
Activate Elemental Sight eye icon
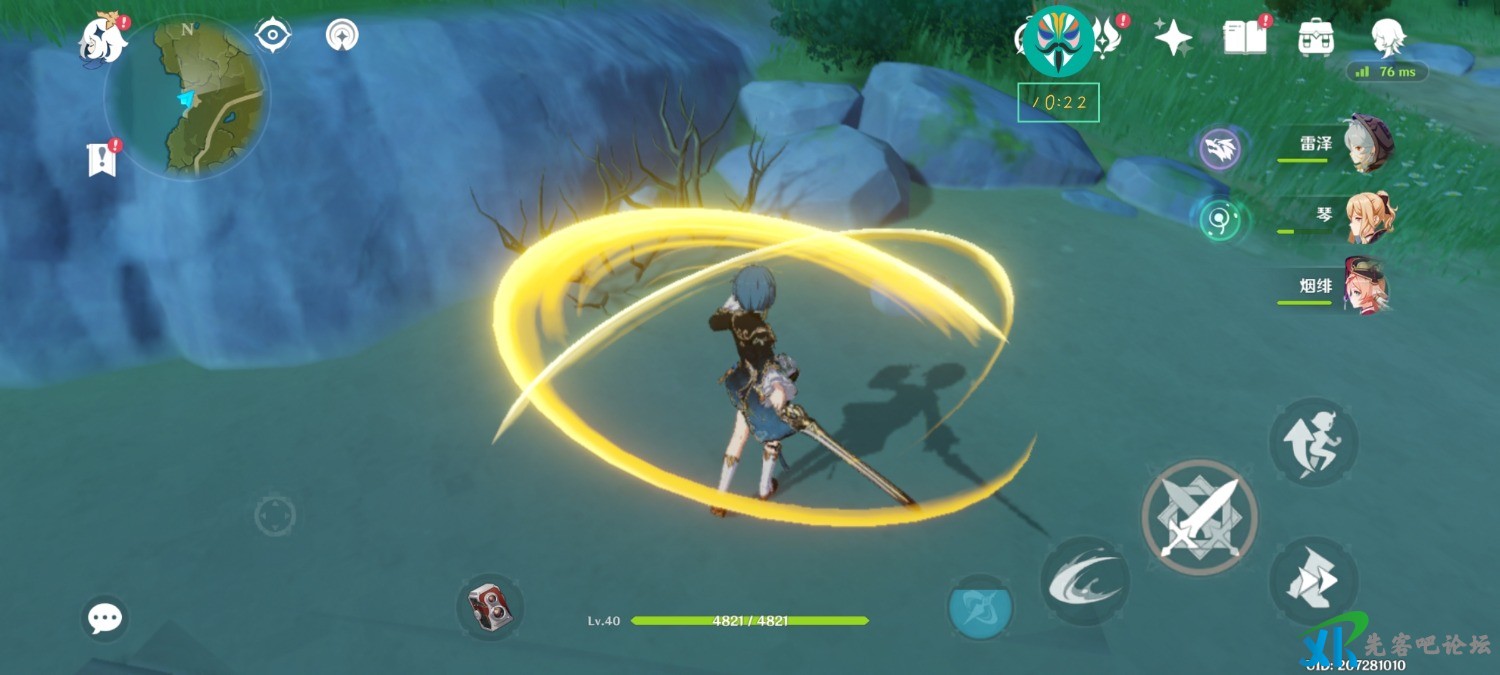[x=272, y=35]
